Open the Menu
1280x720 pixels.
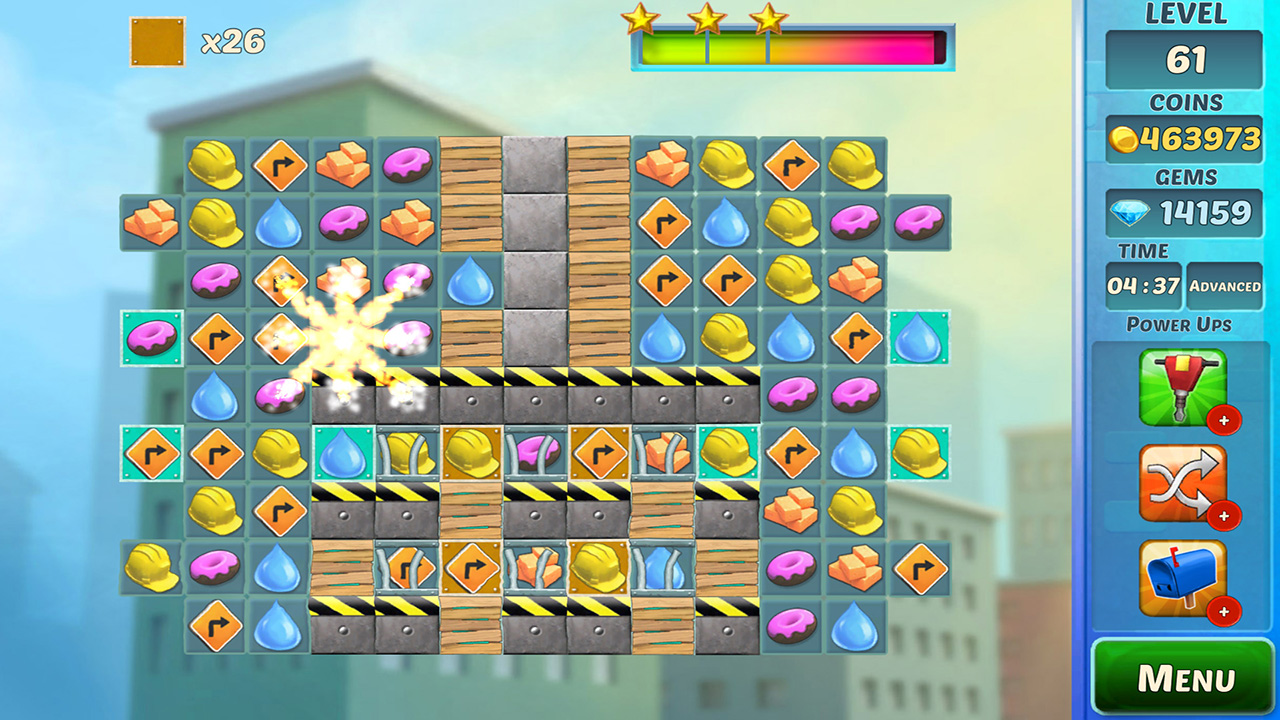coord(1183,678)
